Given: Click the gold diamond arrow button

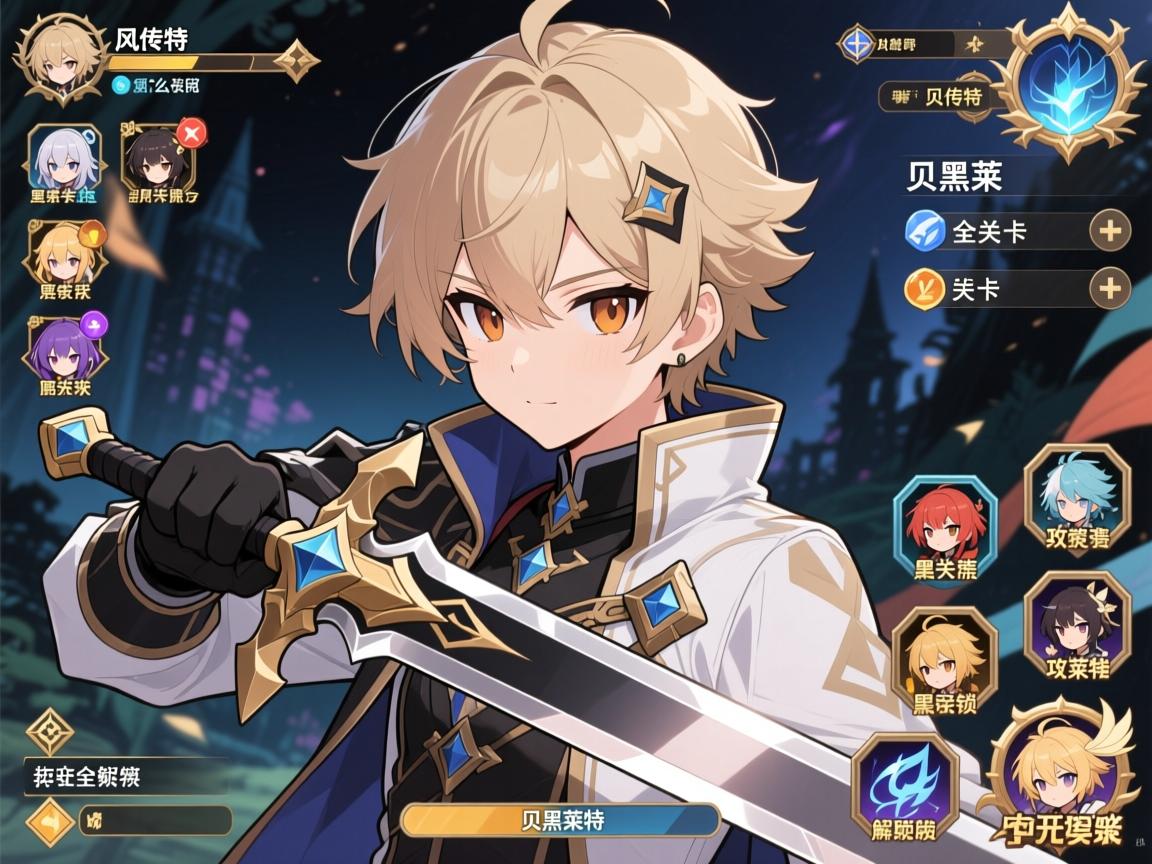Looking at the screenshot, I should pyautogui.click(x=49, y=822).
